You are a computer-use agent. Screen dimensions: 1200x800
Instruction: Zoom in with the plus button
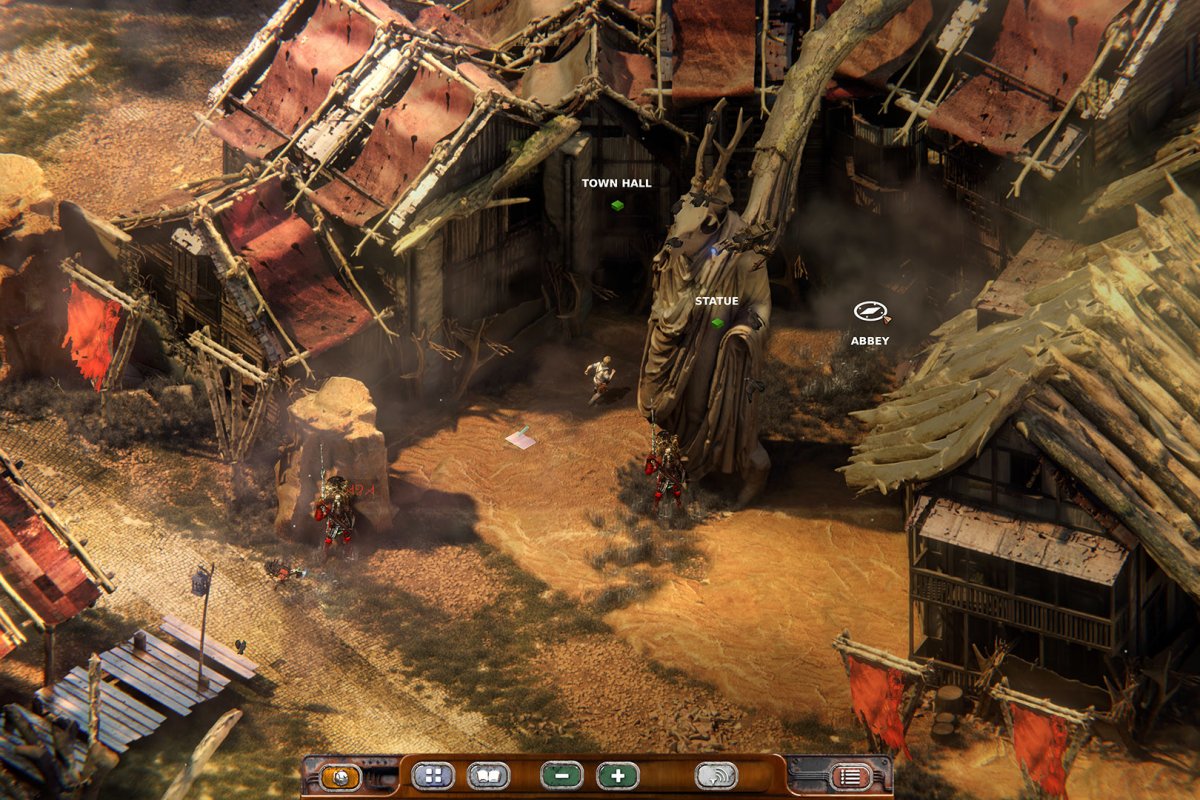tap(617, 776)
